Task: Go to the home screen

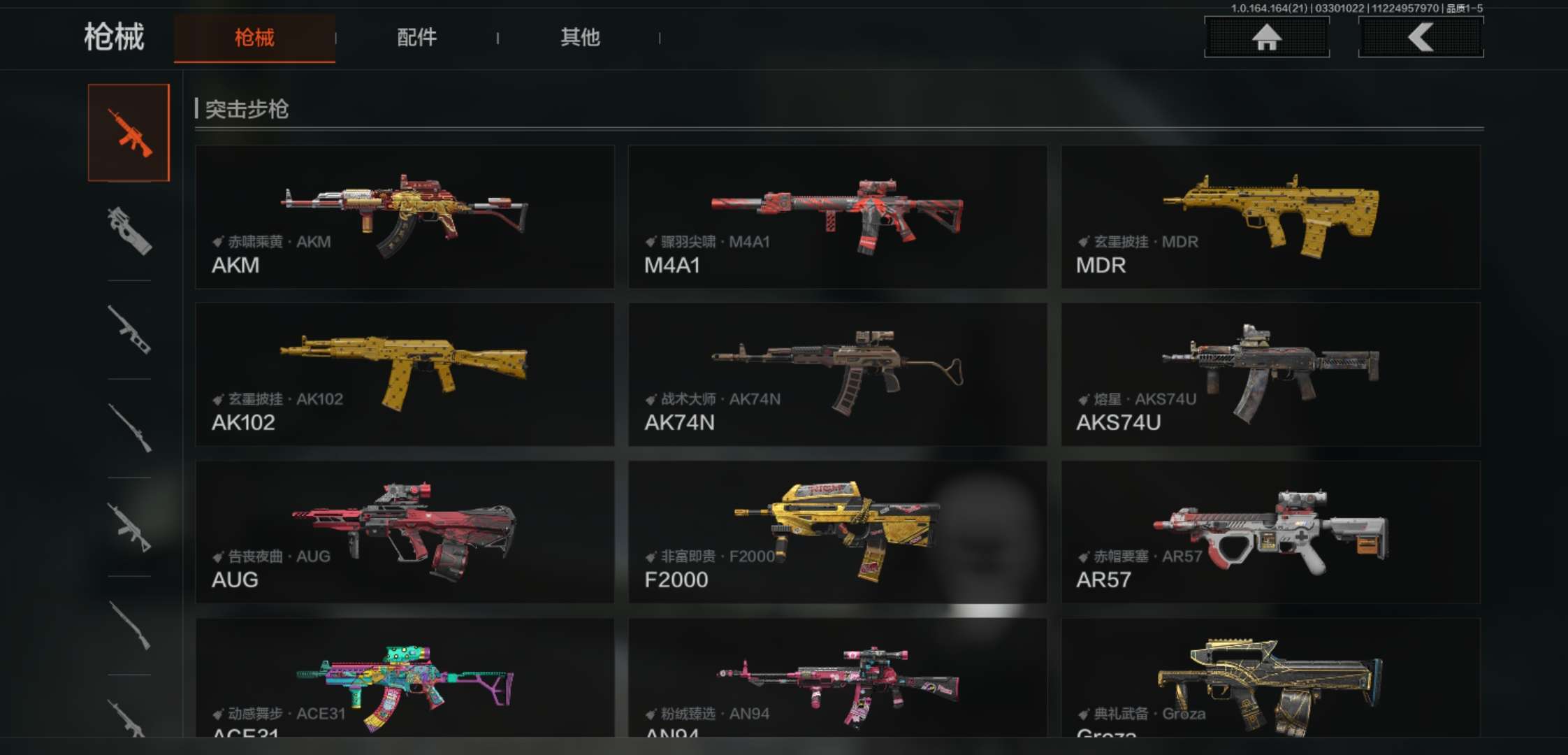Action: tap(1266, 37)
